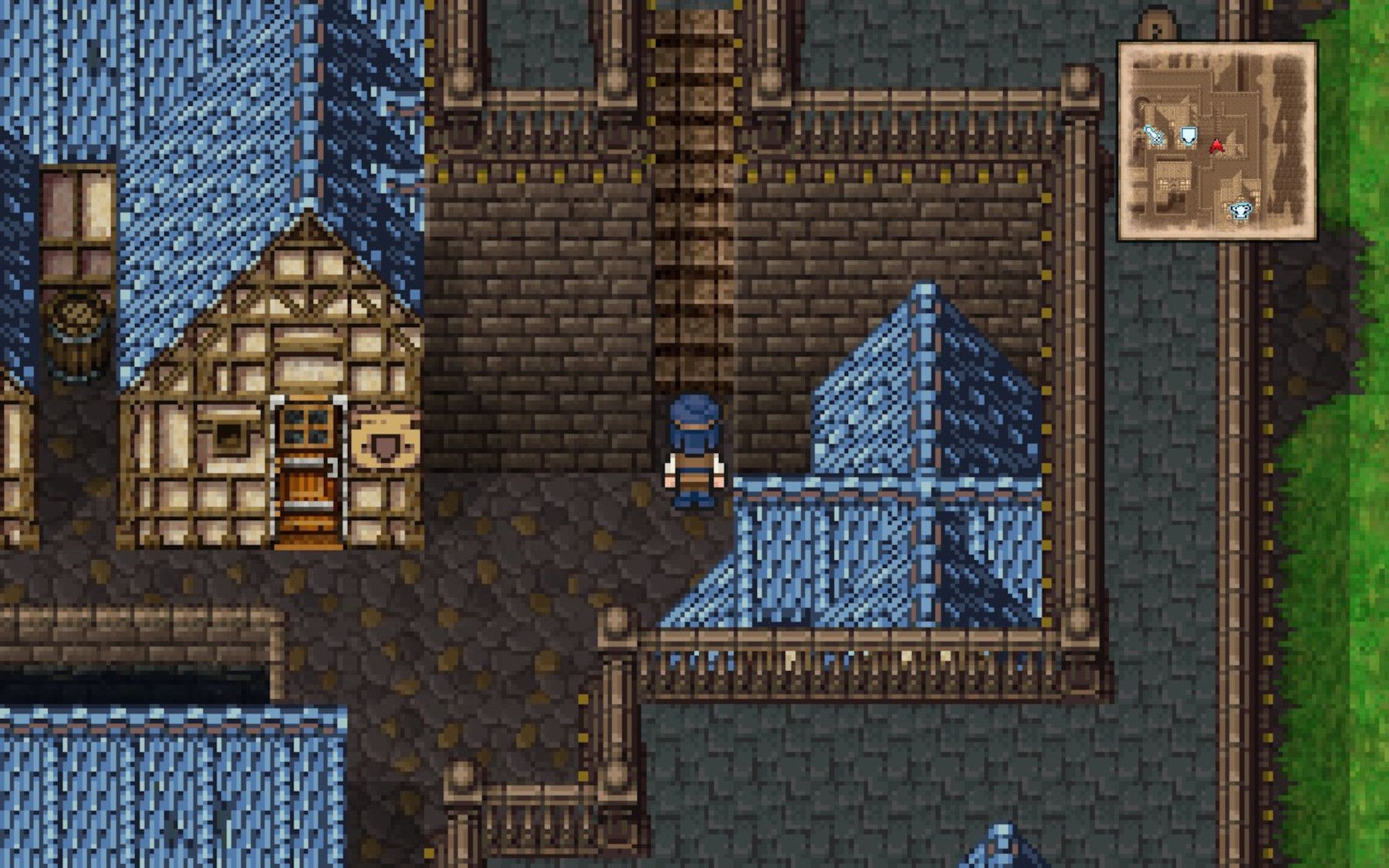Viewport: 1389px width, 868px height.
Task: Select the weapon shop icon on the minimap
Action: (1154, 135)
